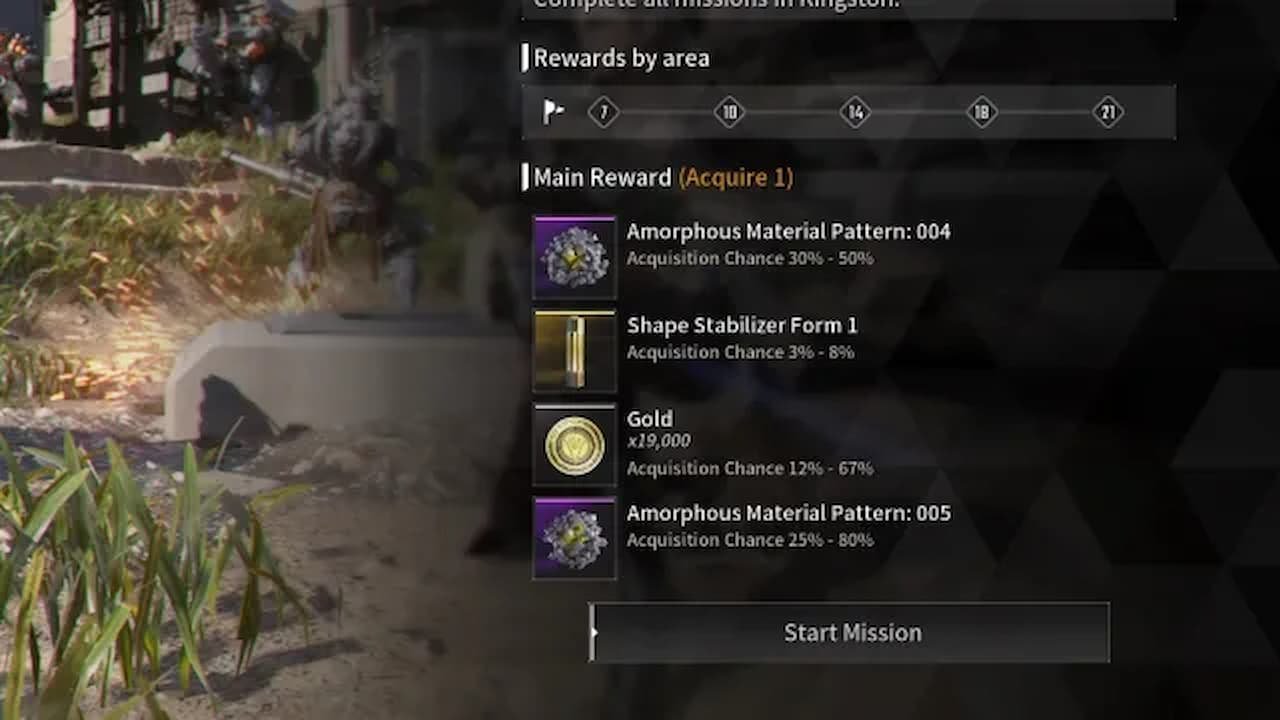Screen dimensions: 1280x720
Task: Click the final milestone marker labeled 21
Action: (x=1108, y=113)
